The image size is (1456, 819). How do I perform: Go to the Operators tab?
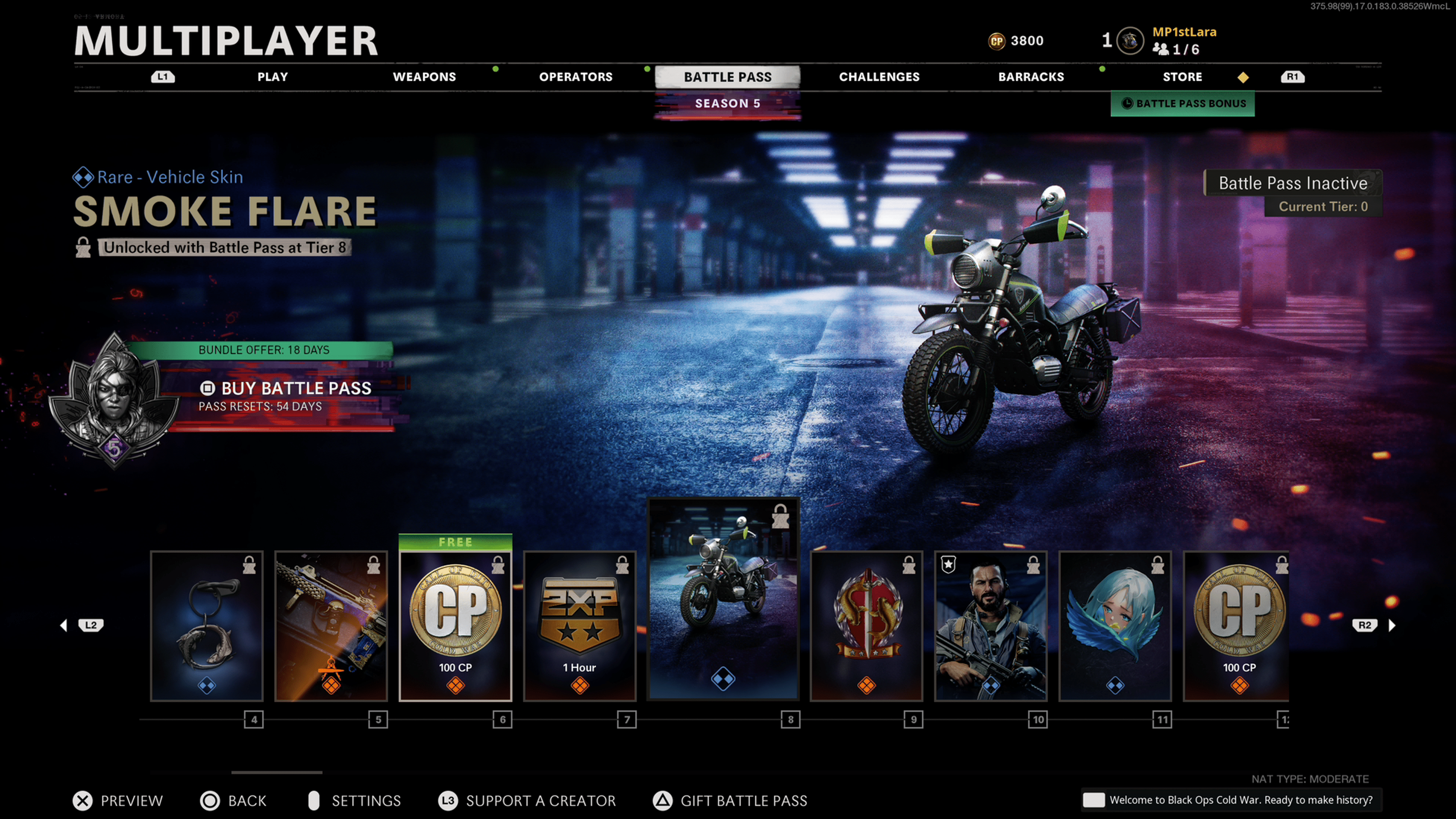pyautogui.click(x=576, y=77)
